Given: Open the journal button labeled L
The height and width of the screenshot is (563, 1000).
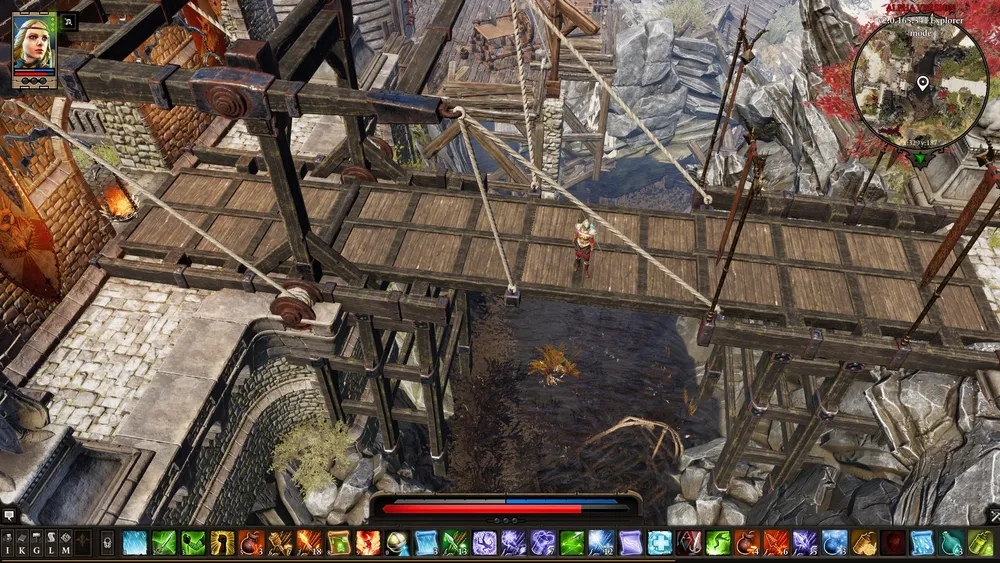Looking at the screenshot, I should tap(52, 543).
